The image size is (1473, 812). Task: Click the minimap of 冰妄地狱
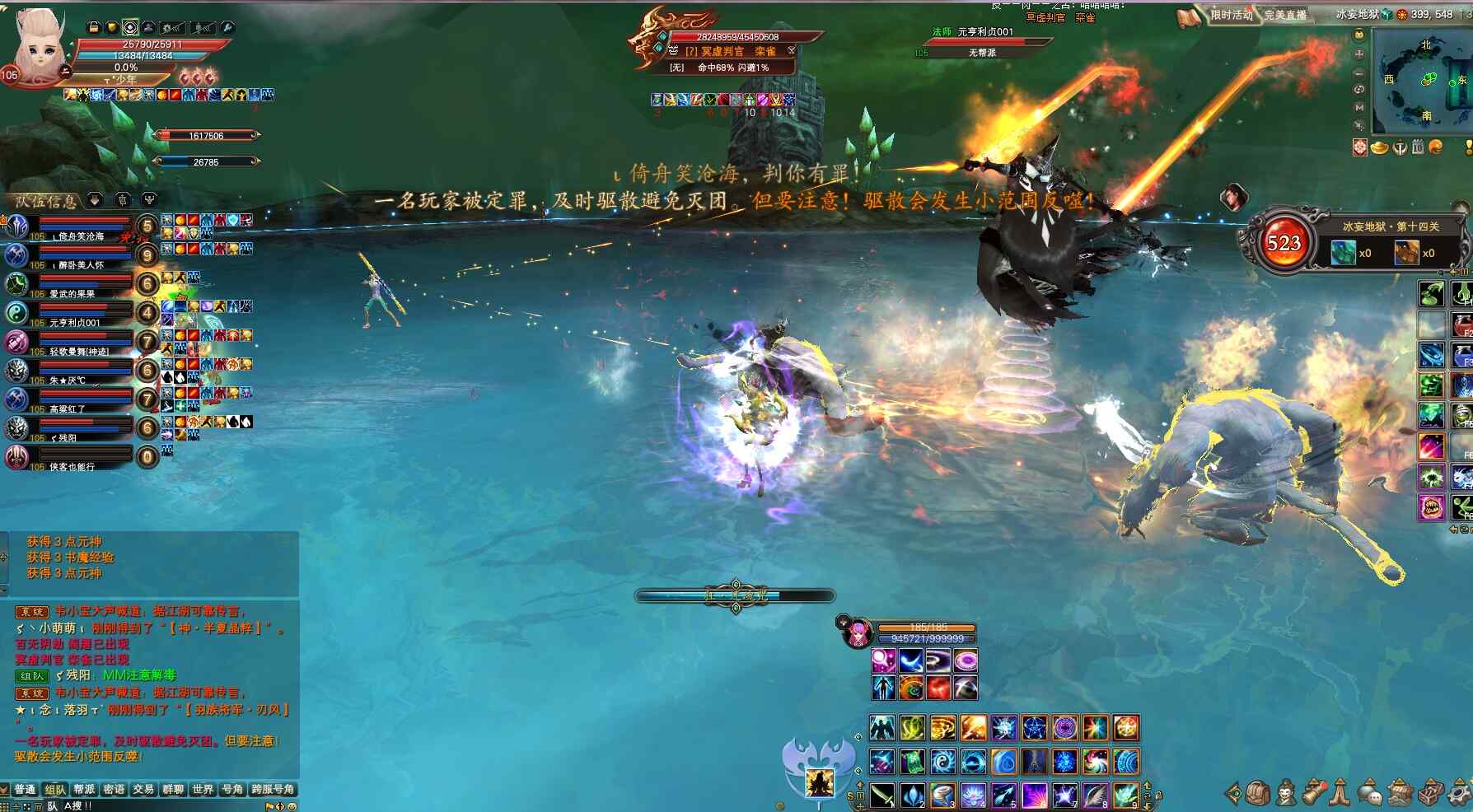click(x=1424, y=80)
